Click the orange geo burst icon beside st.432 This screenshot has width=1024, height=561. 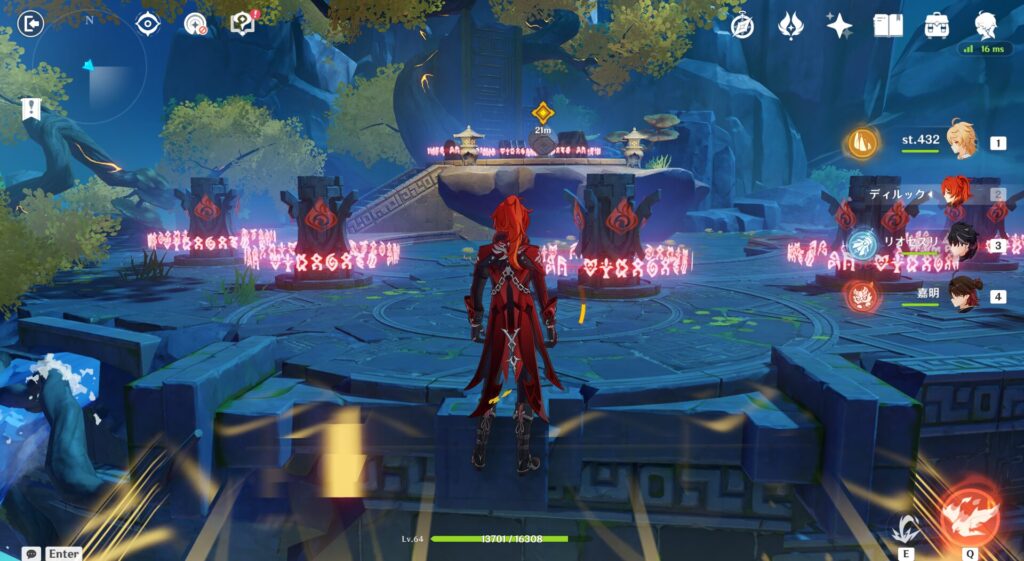click(864, 143)
